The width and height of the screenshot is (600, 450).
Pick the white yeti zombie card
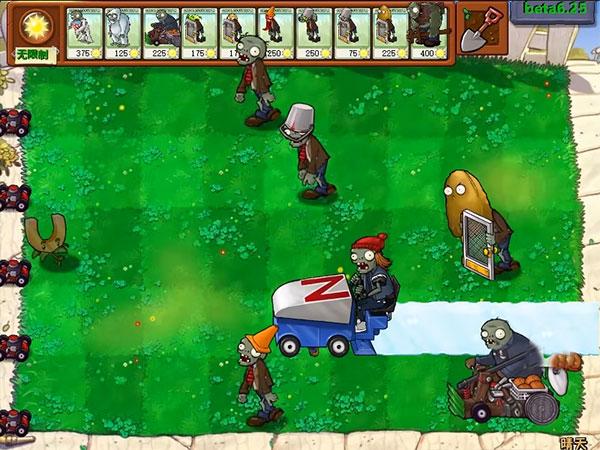(122, 32)
